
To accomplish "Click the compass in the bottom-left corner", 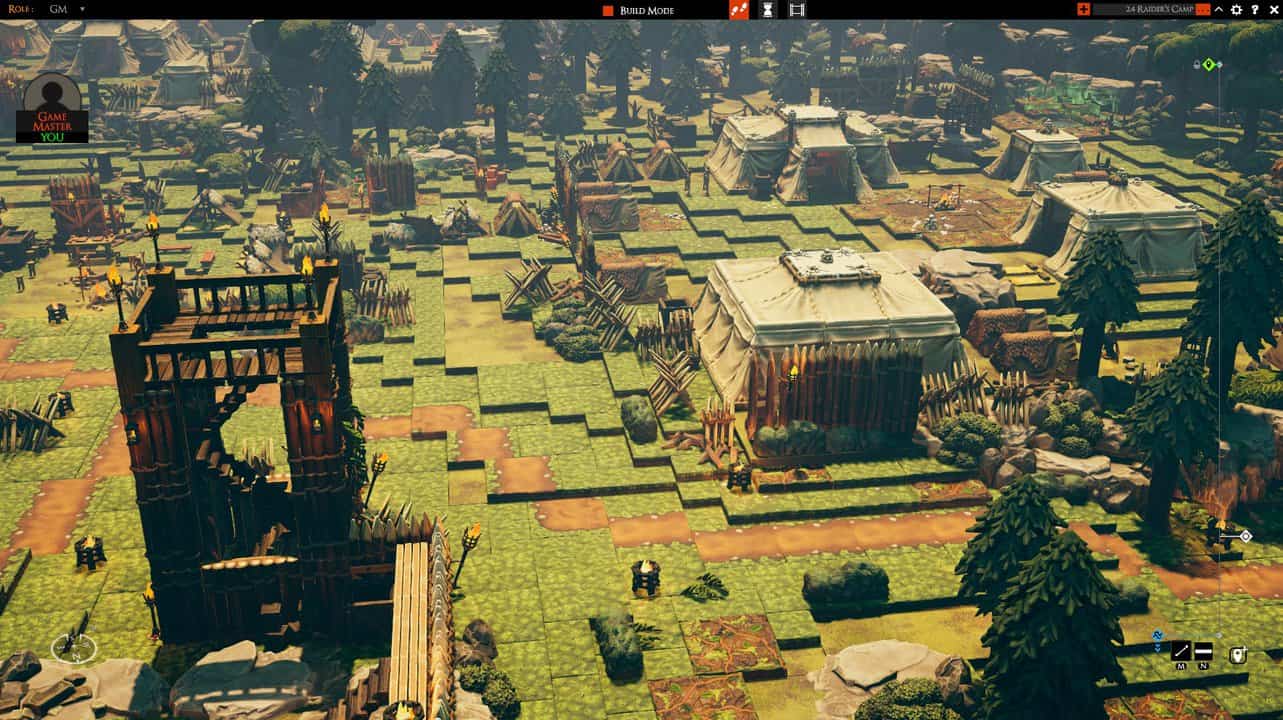I will click(x=74, y=649).
